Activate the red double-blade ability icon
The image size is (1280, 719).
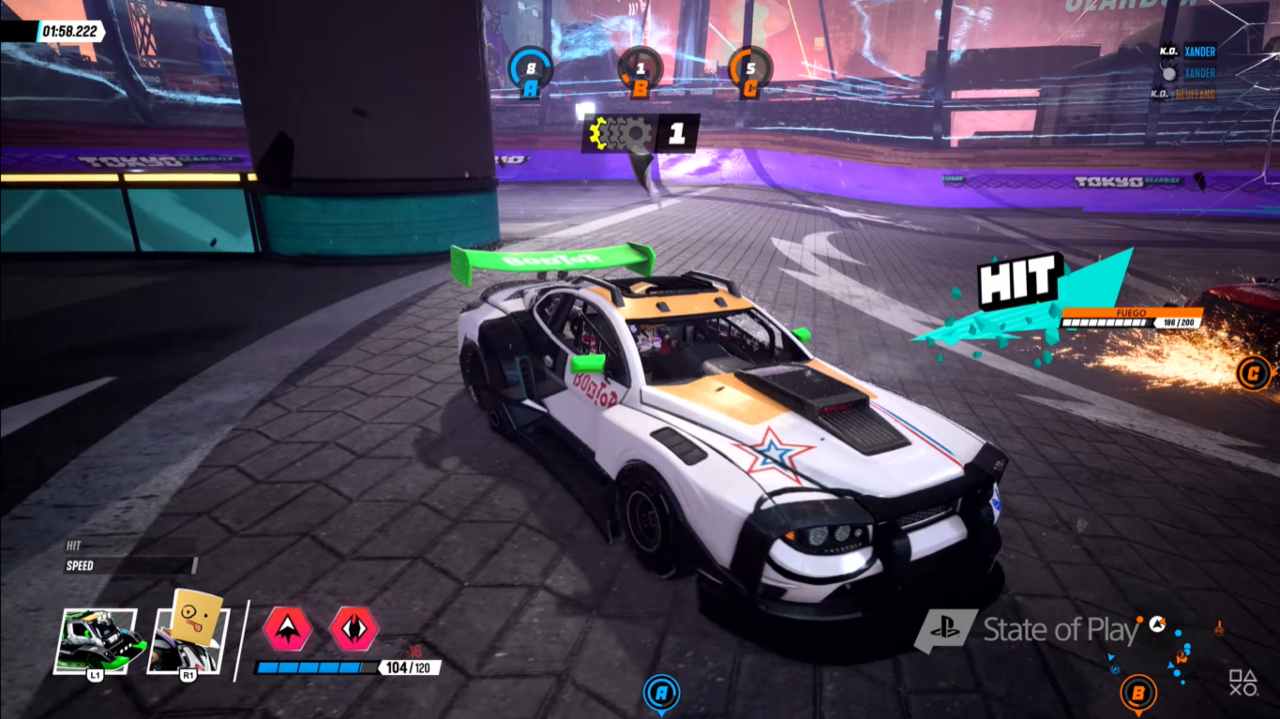[355, 629]
